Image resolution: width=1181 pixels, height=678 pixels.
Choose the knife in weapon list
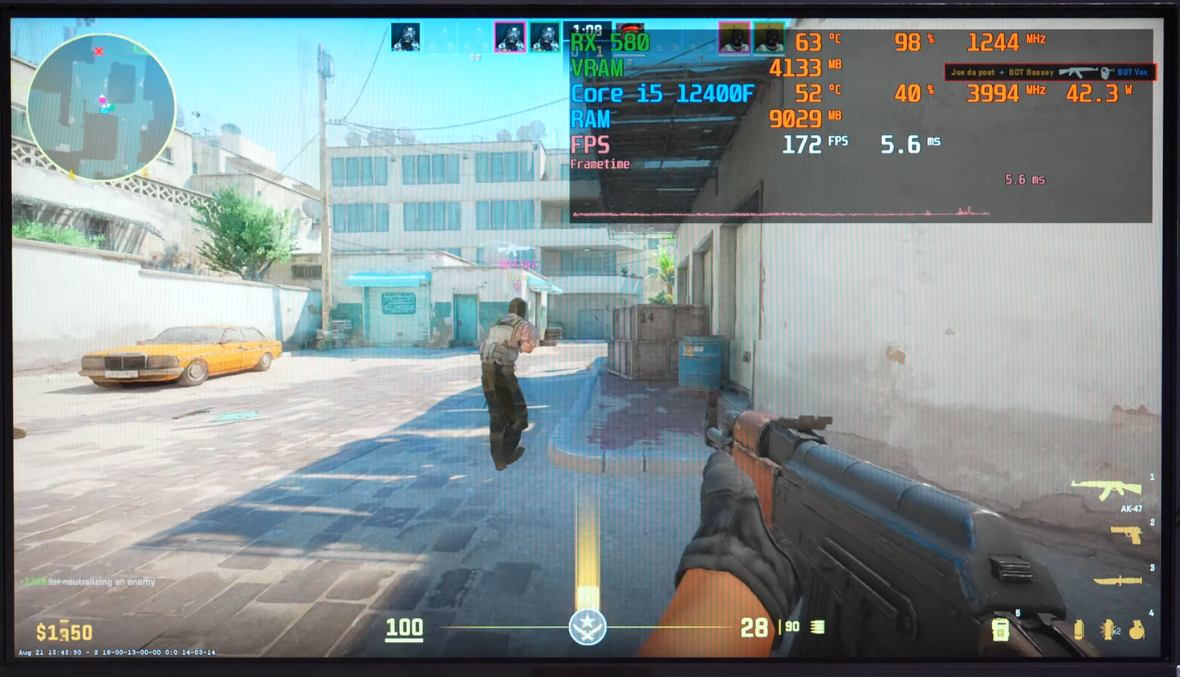1117,581
